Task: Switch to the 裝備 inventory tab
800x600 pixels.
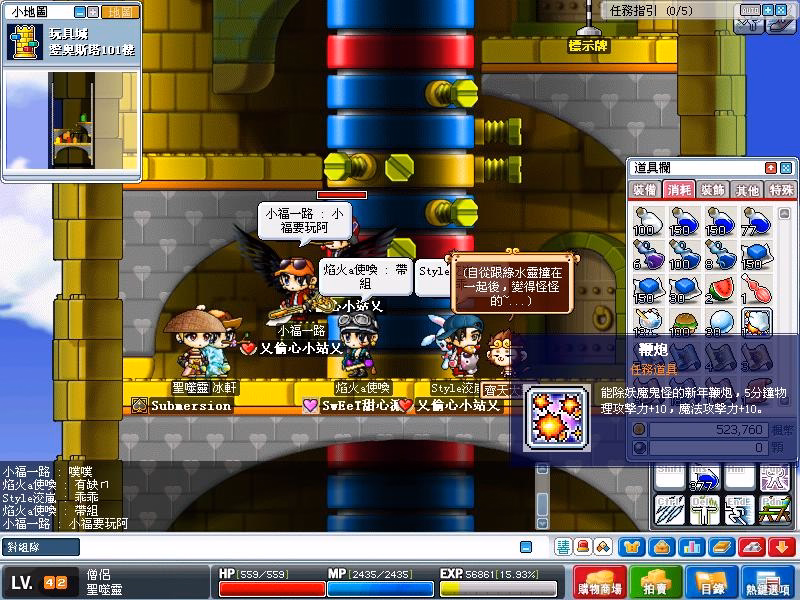Action: 645,190
